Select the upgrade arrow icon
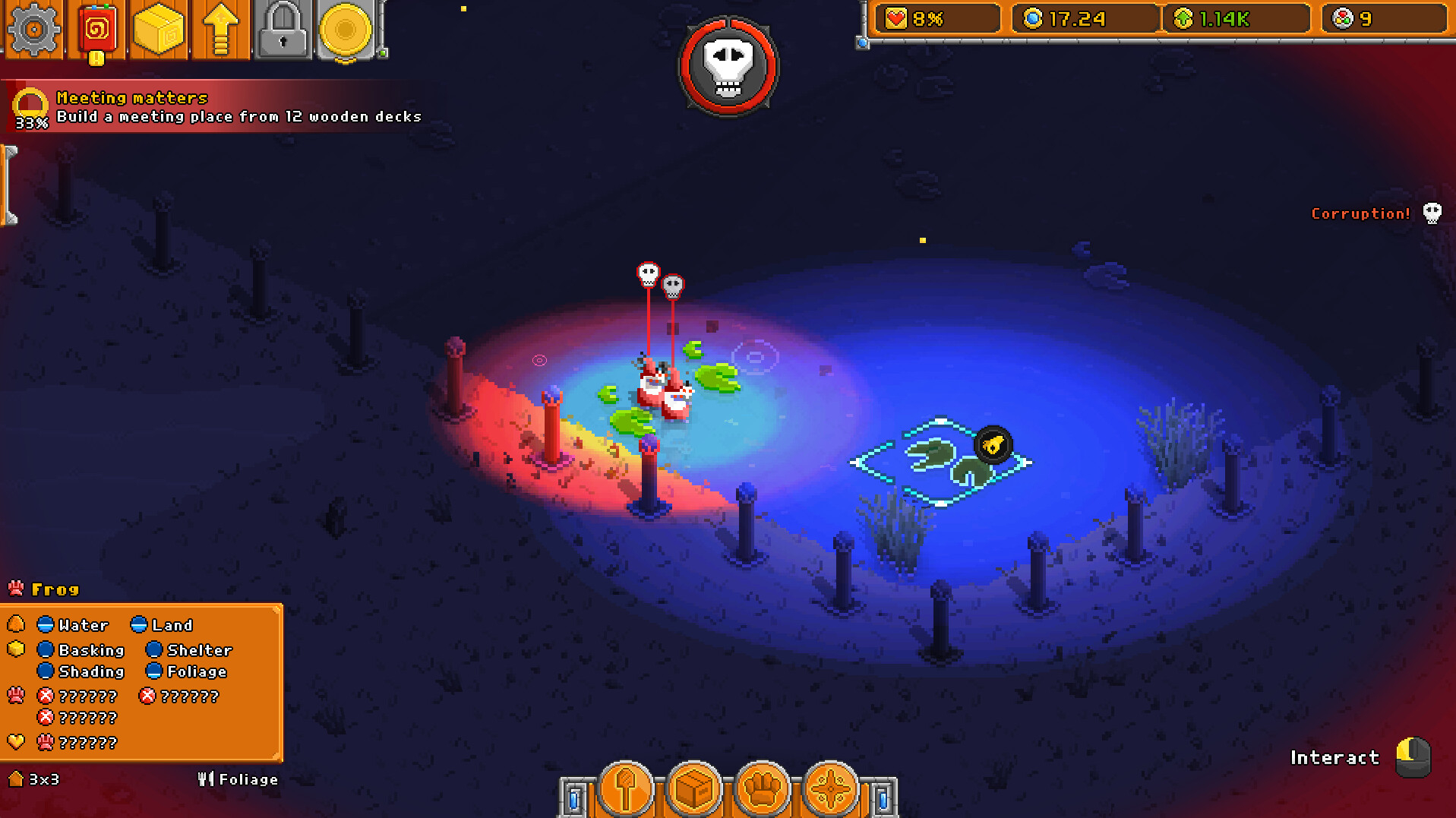 (221, 30)
